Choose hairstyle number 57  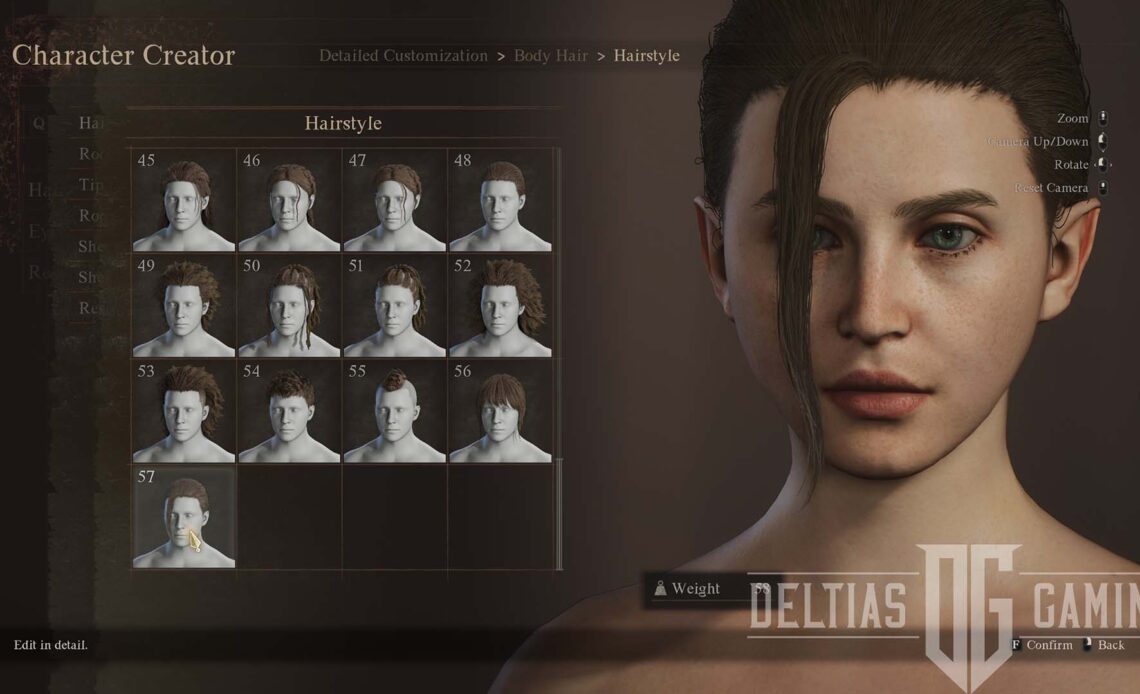184,517
